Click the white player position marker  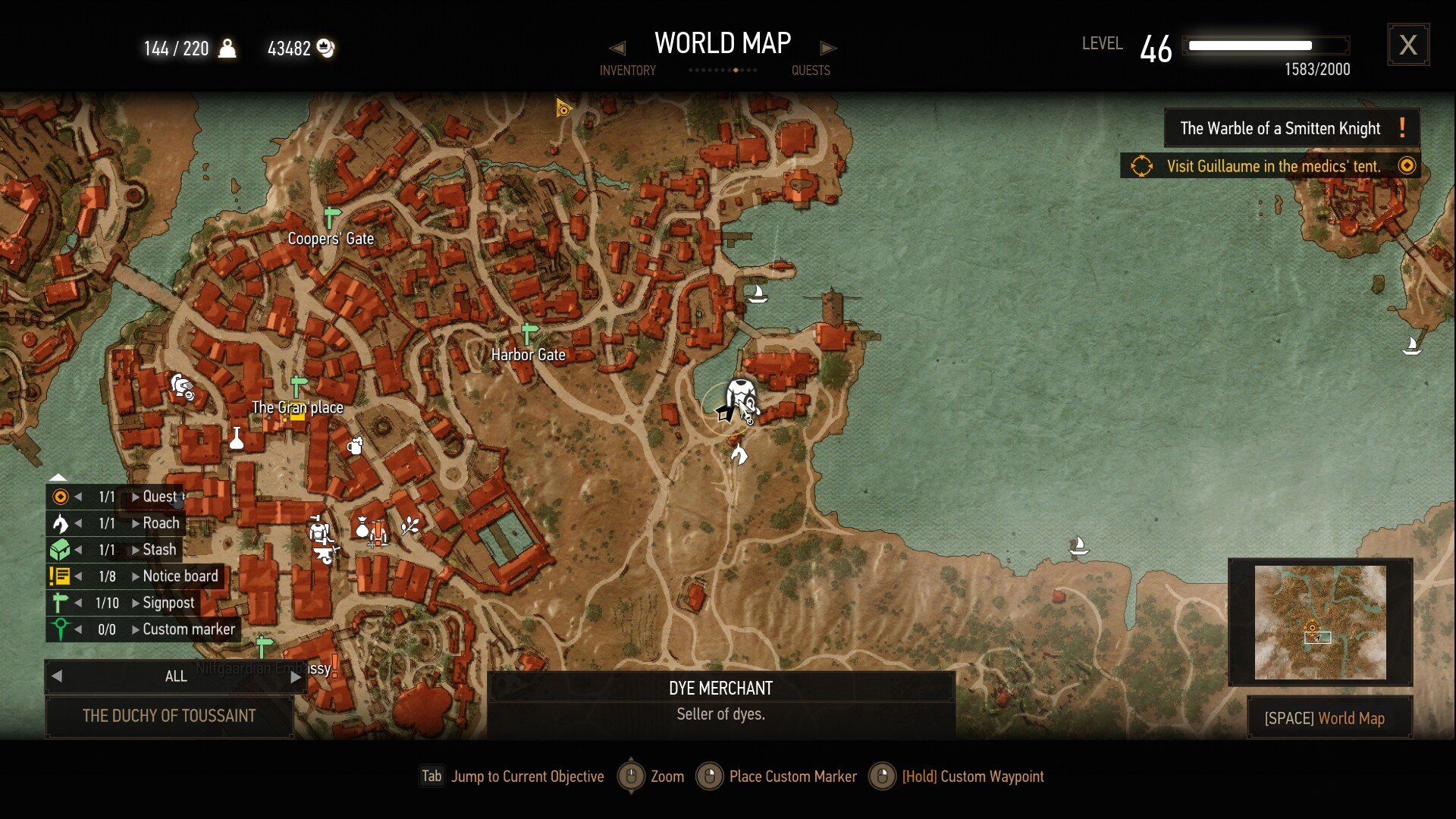(x=726, y=415)
